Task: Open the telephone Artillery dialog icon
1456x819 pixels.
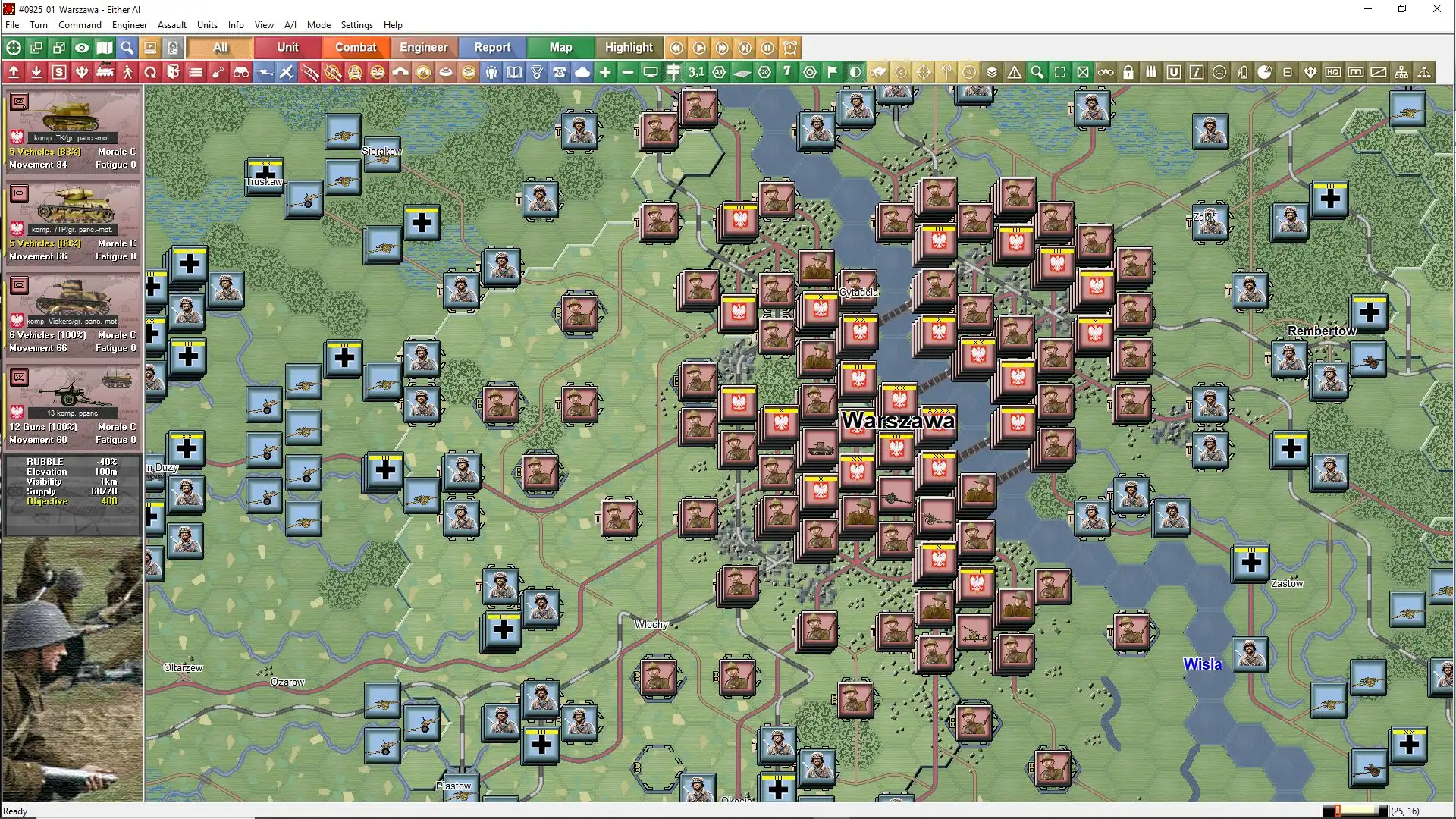Action: [560, 72]
